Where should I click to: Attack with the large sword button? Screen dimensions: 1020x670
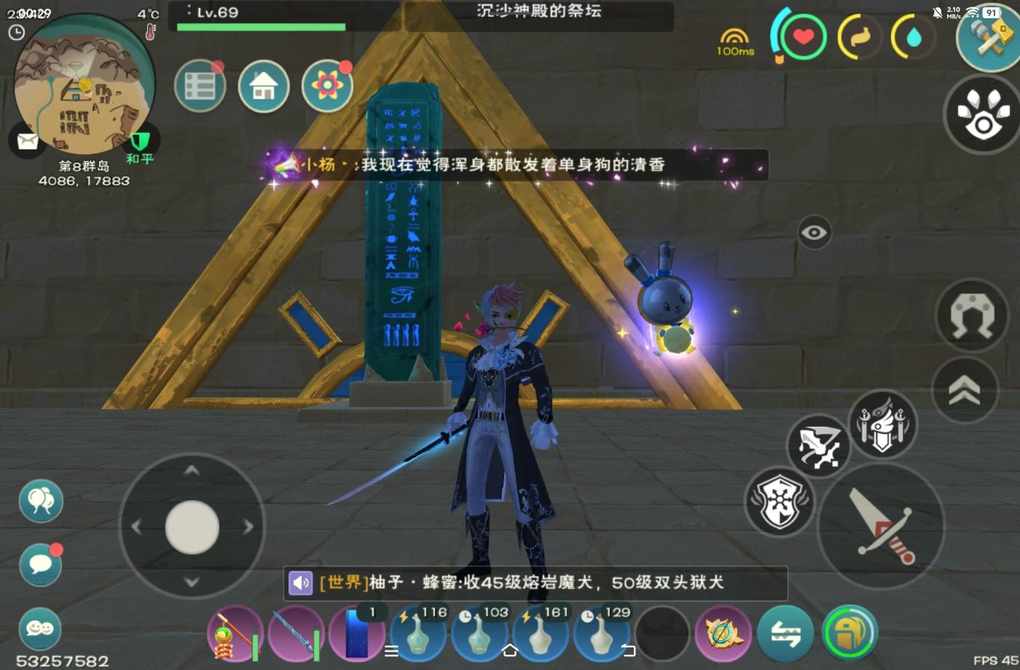coord(881,526)
